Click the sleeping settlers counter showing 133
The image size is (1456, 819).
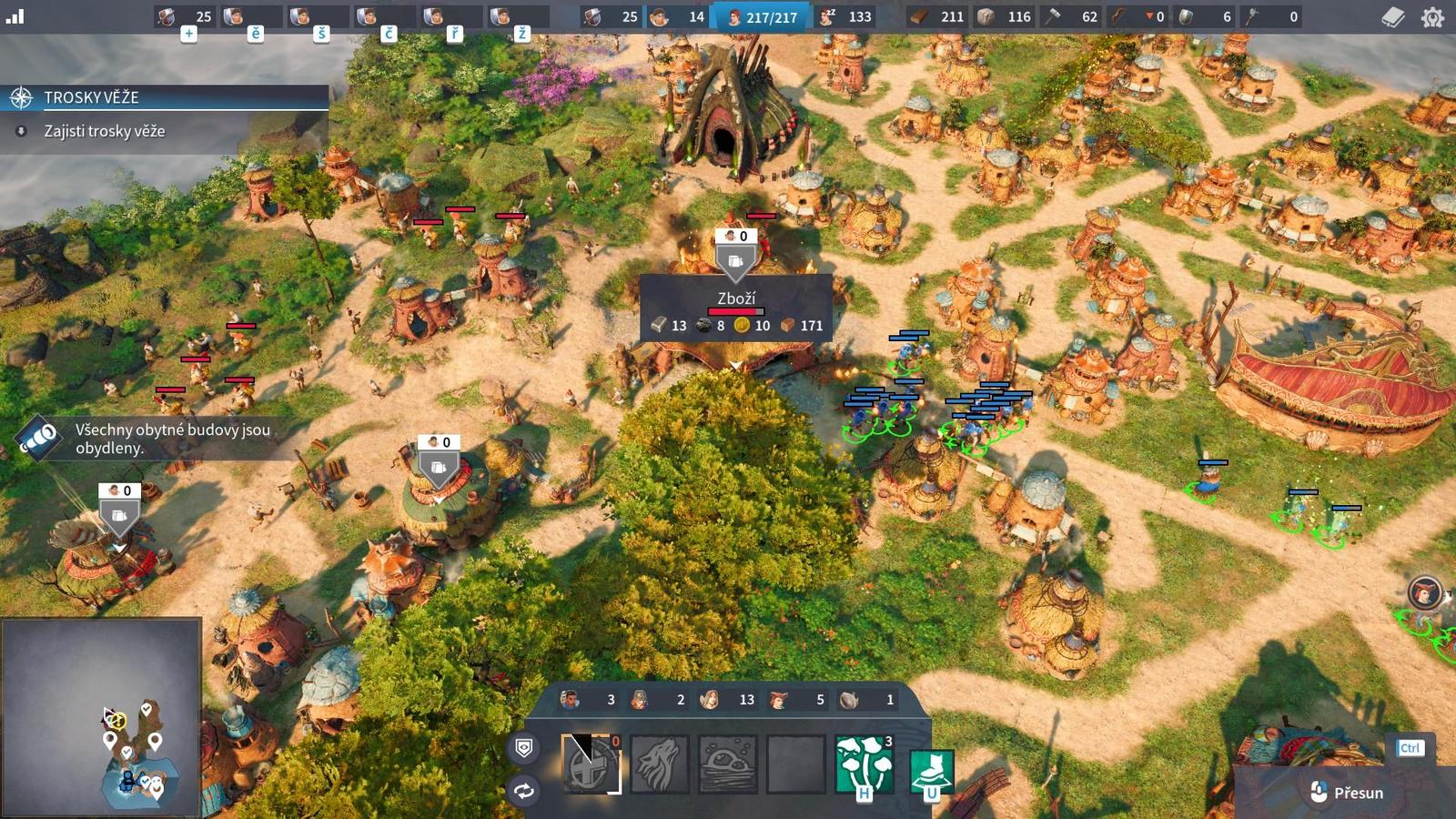(845, 16)
